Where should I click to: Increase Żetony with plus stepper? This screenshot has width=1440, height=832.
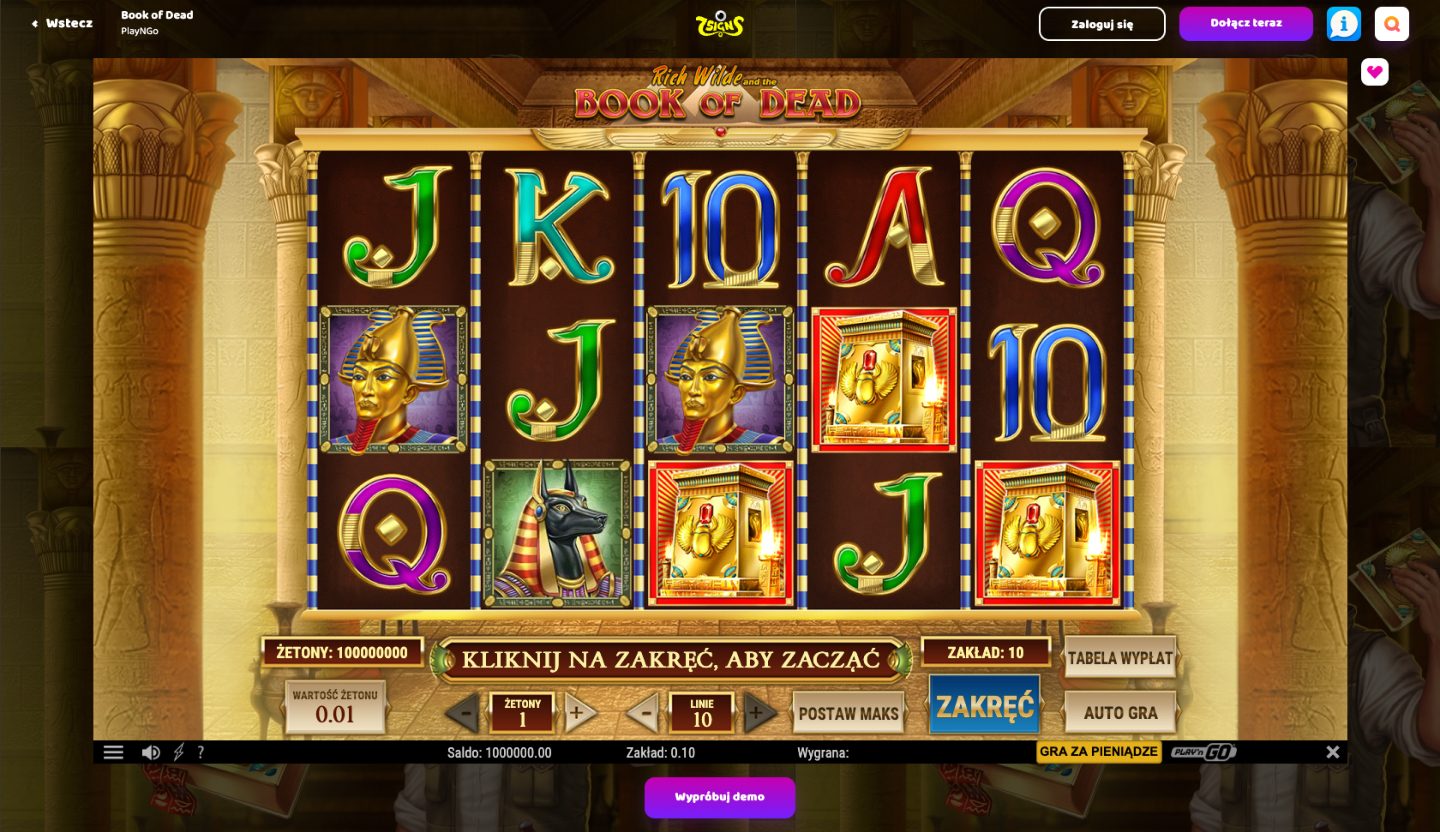[x=578, y=712]
